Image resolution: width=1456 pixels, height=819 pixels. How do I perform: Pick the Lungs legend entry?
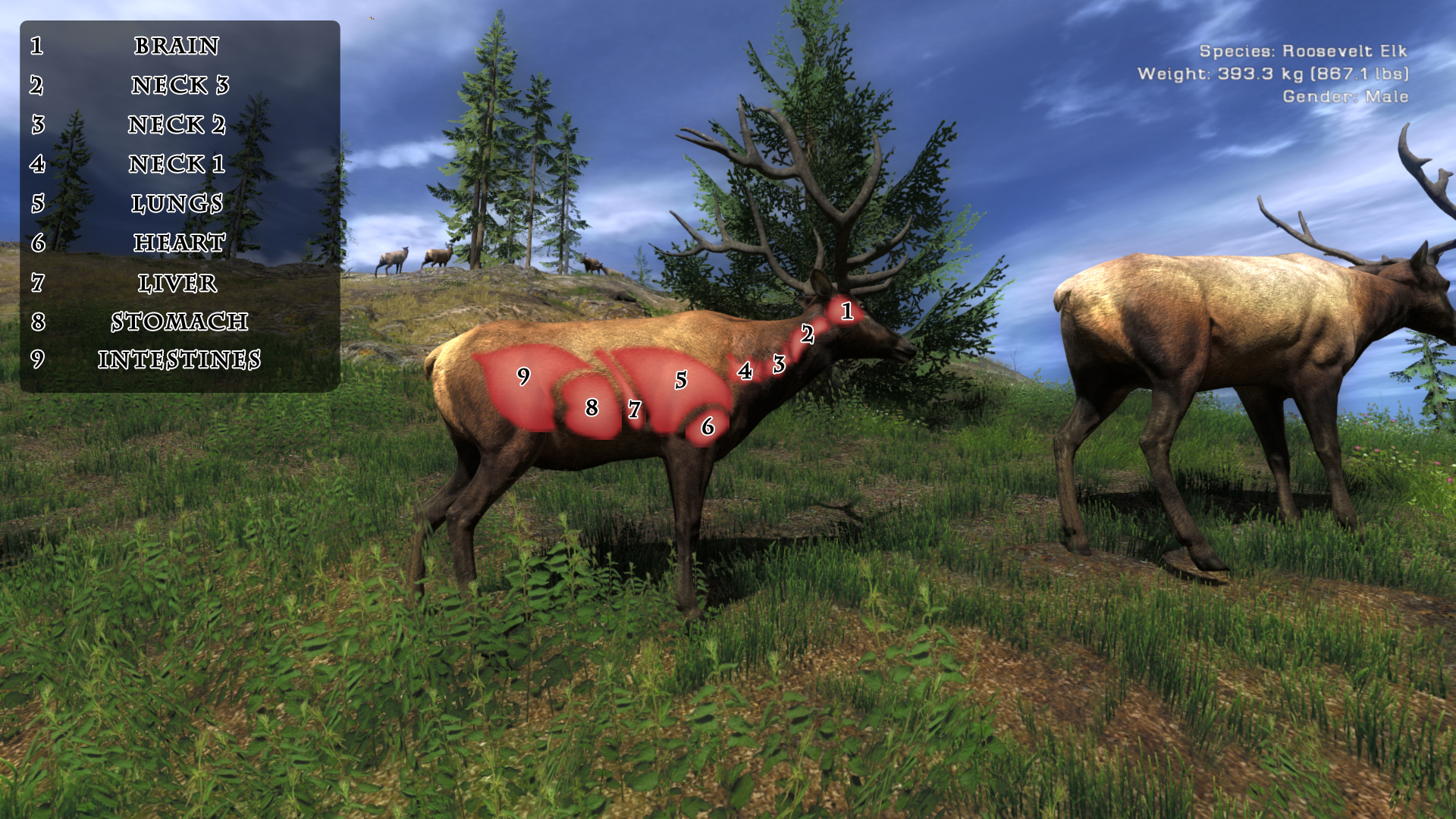177,203
